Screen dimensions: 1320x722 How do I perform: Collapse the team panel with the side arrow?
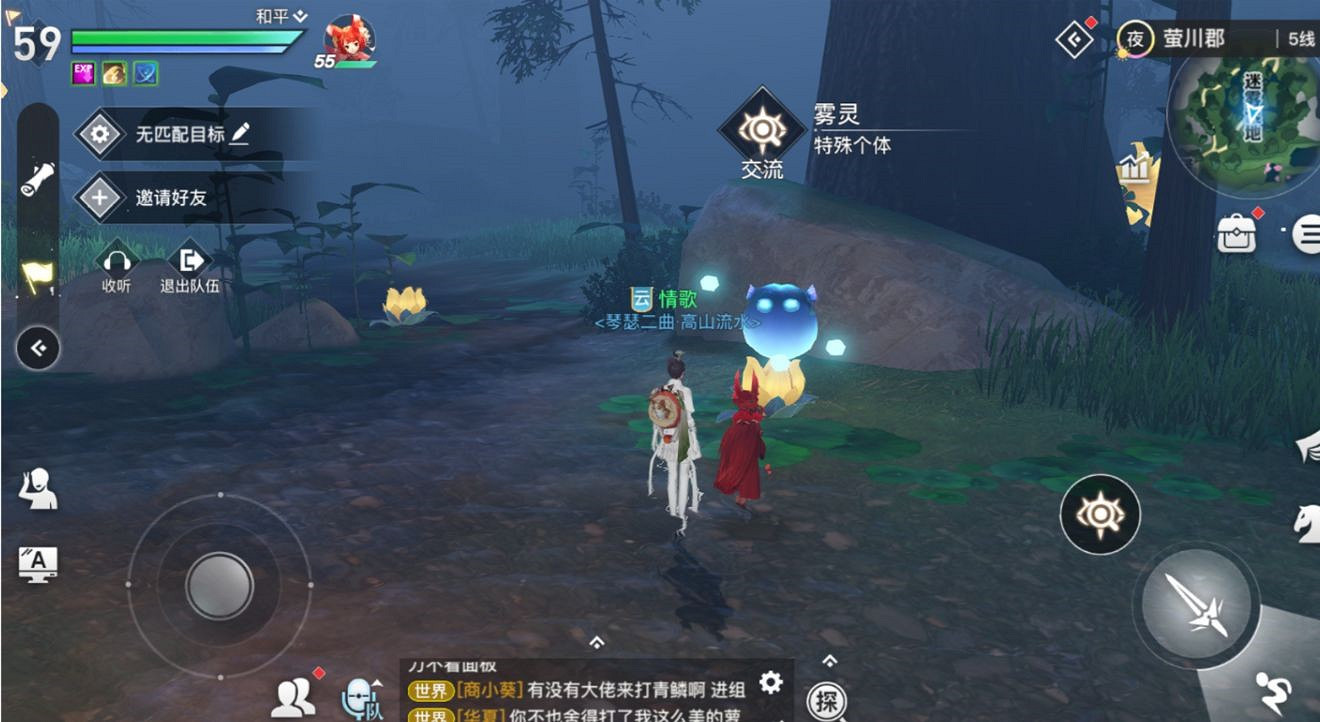point(37,348)
